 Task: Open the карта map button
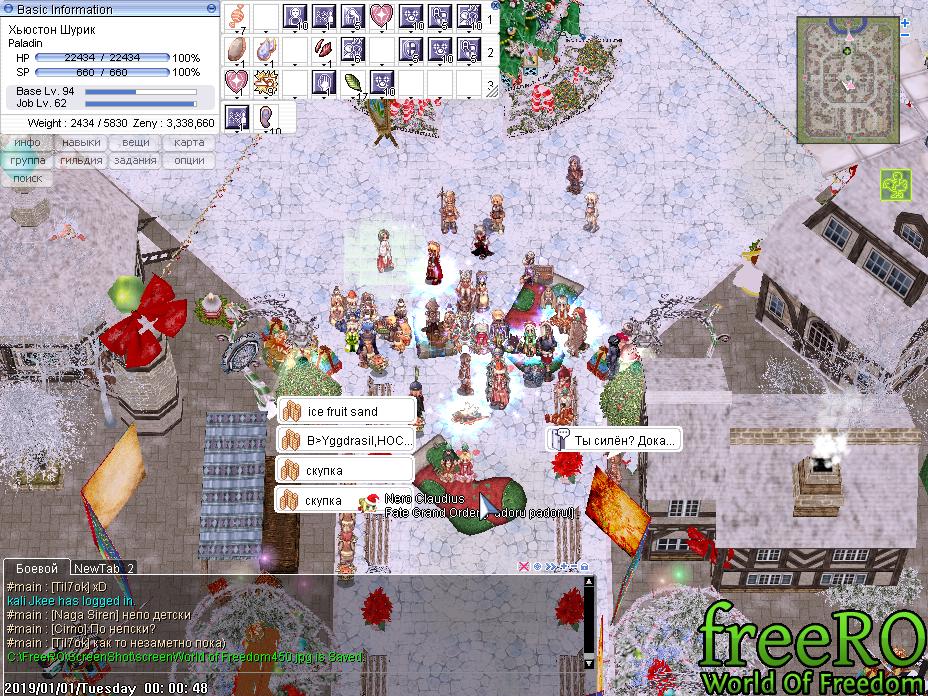[189, 143]
